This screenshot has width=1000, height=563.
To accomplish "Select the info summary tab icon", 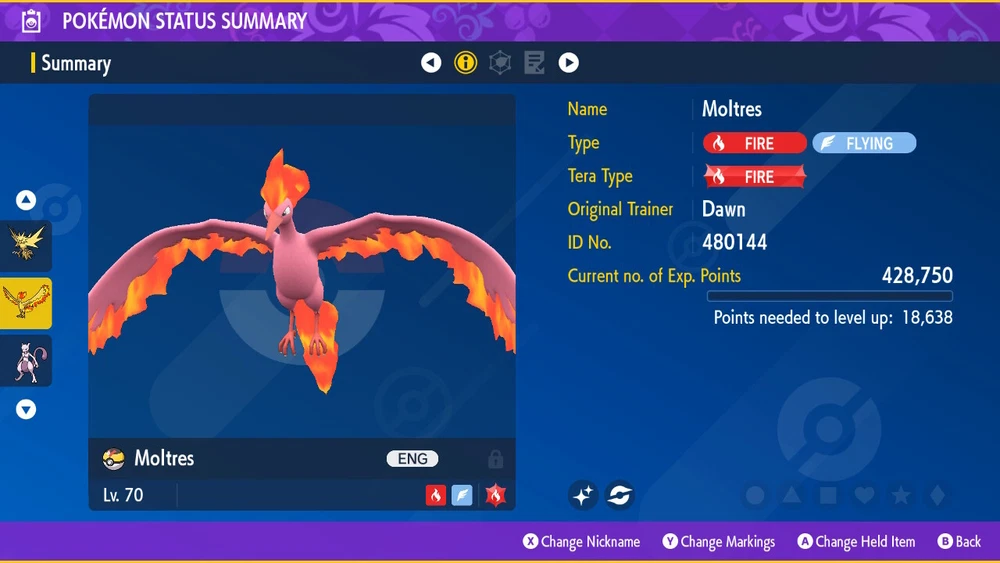I will [465, 63].
